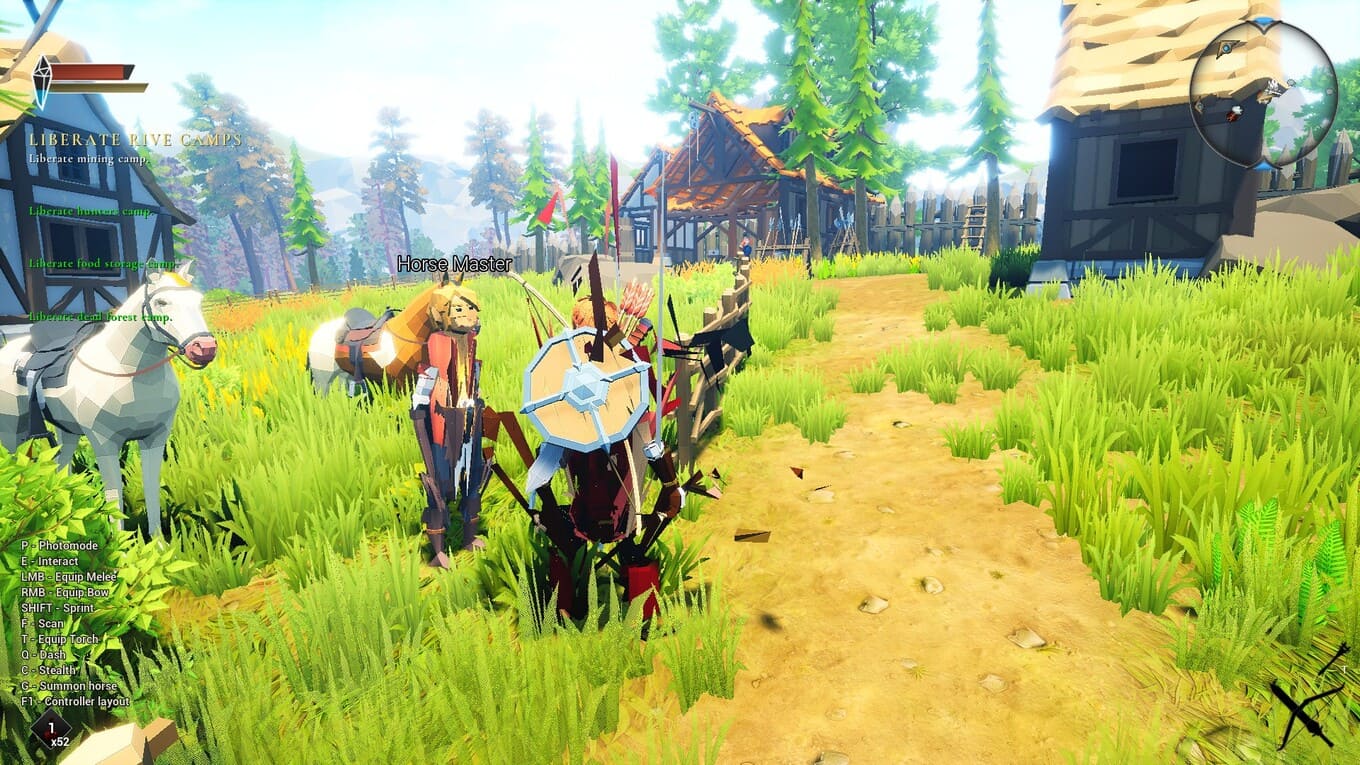Select the 'Liberate dead forest camp' objective
This screenshot has height=765, width=1360.
pos(100,317)
